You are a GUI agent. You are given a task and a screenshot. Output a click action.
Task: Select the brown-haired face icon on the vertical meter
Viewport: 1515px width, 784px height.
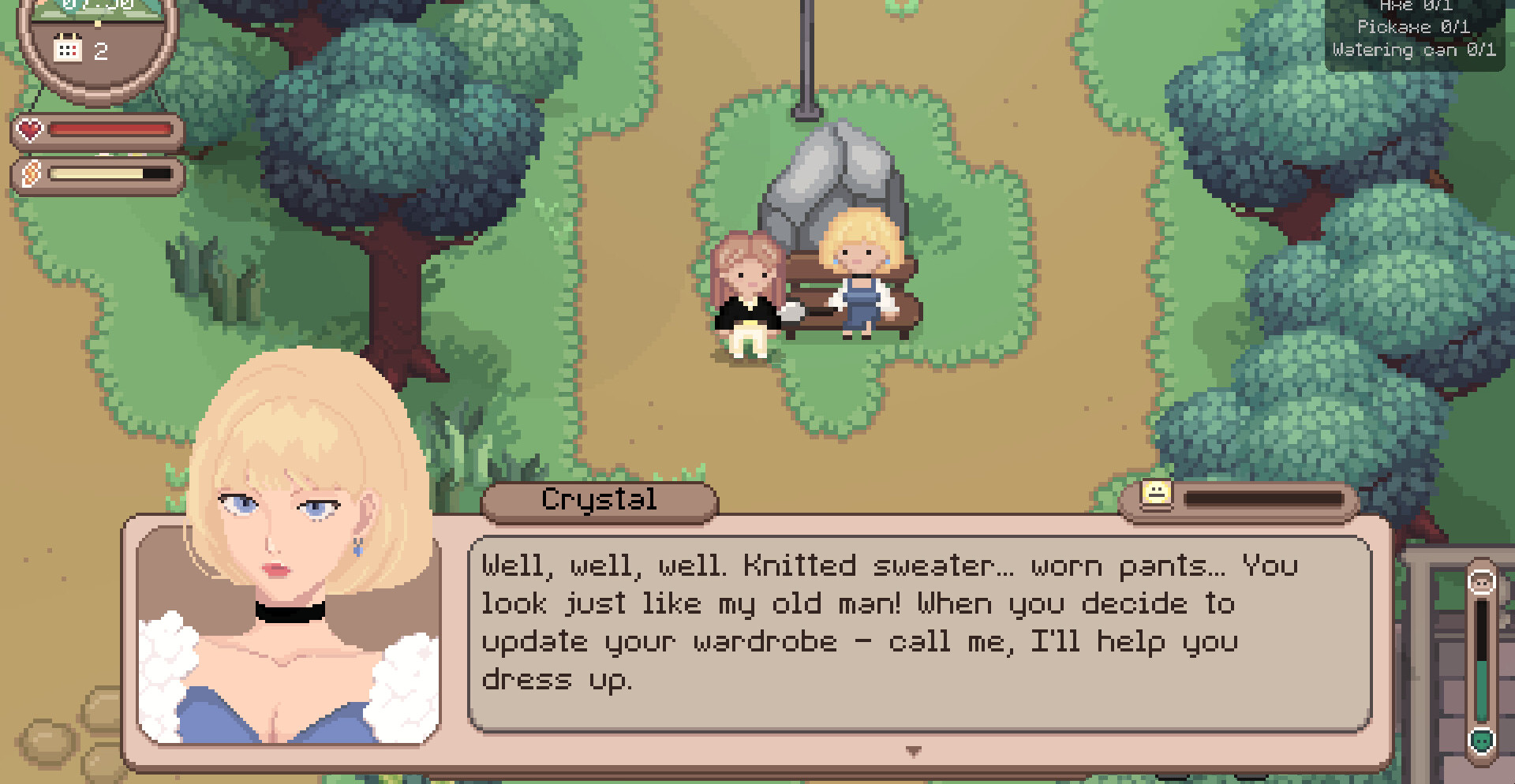[1482, 582]
